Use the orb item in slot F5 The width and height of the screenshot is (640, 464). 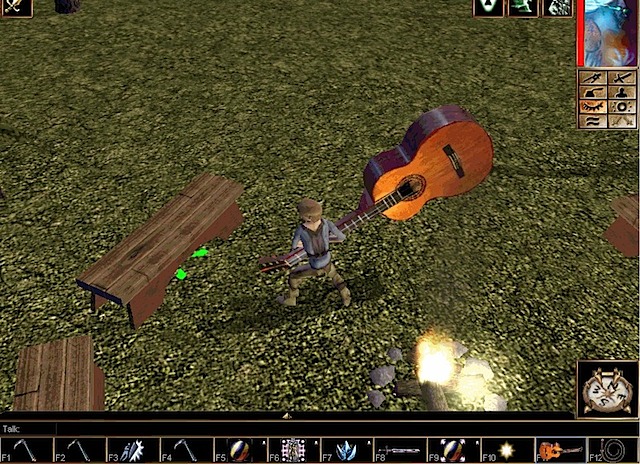(240, 450)
